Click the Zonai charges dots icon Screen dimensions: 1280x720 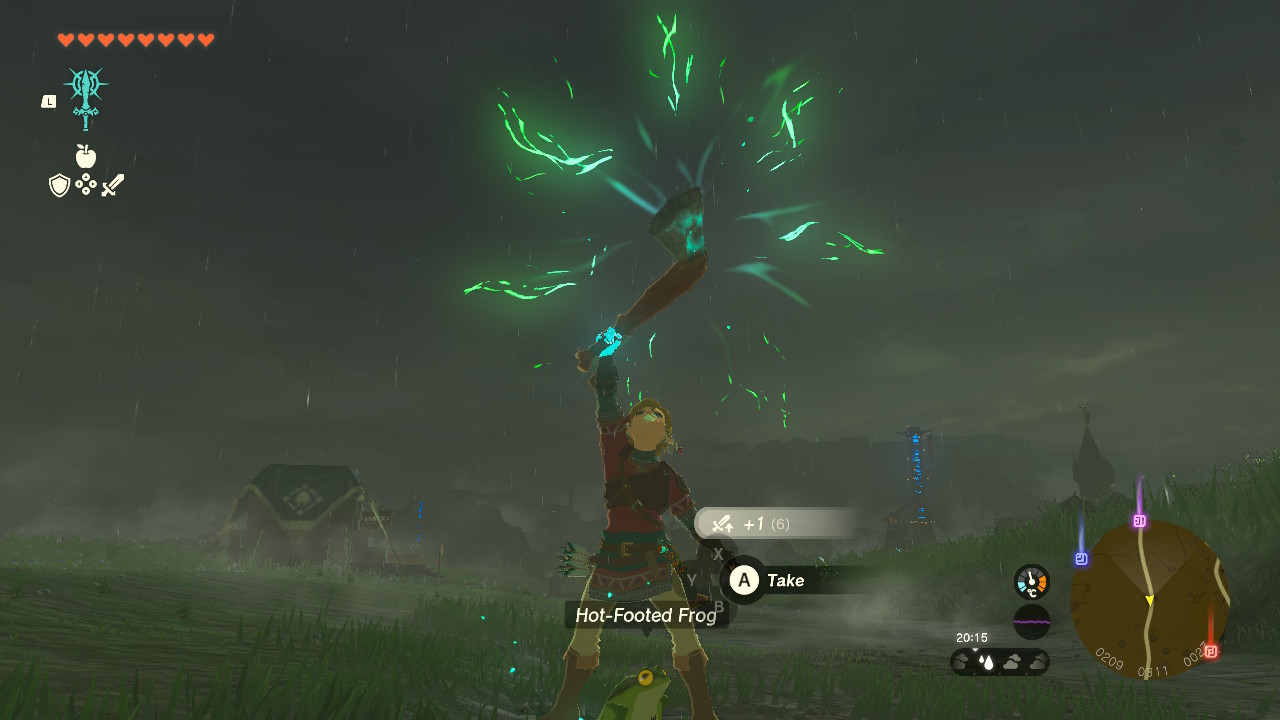point(85,183)
